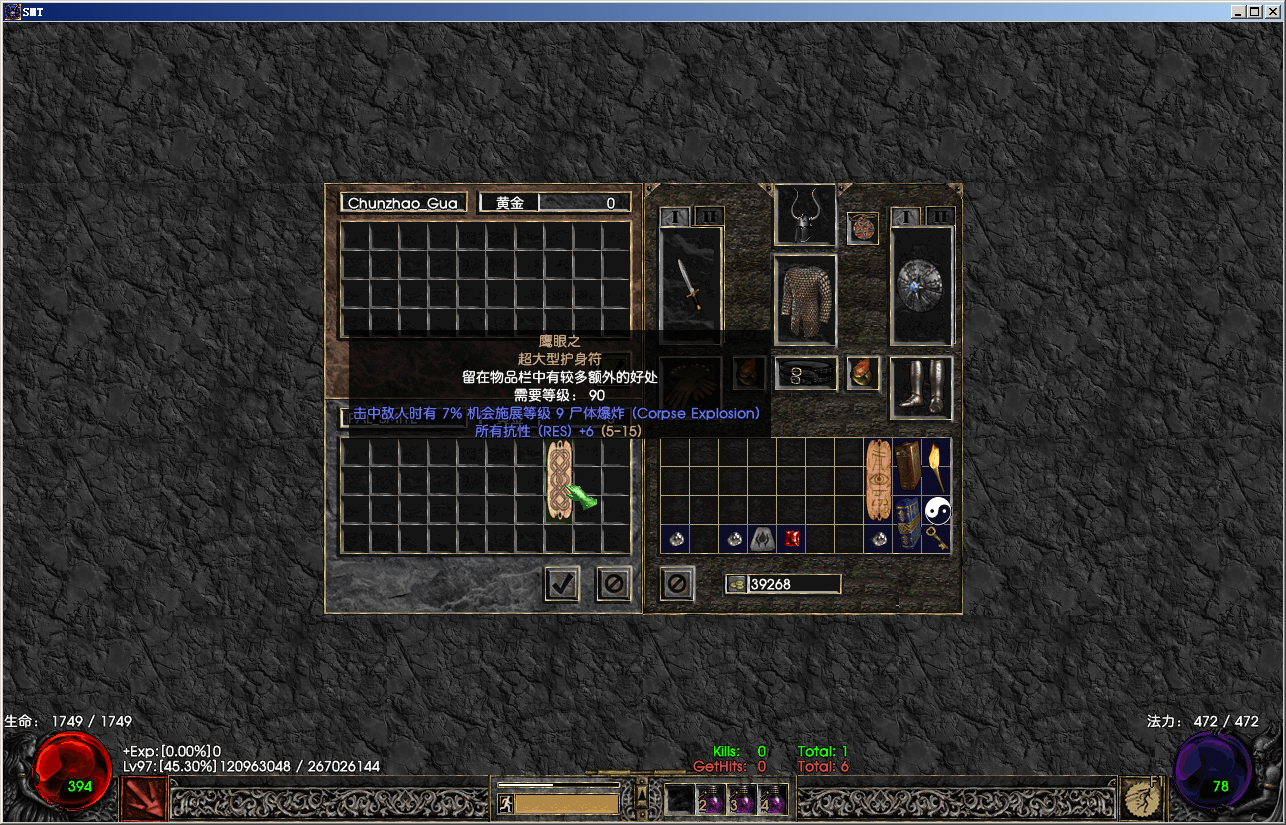
Task: Pick the equipped boots slot
Action: (921, 387)
